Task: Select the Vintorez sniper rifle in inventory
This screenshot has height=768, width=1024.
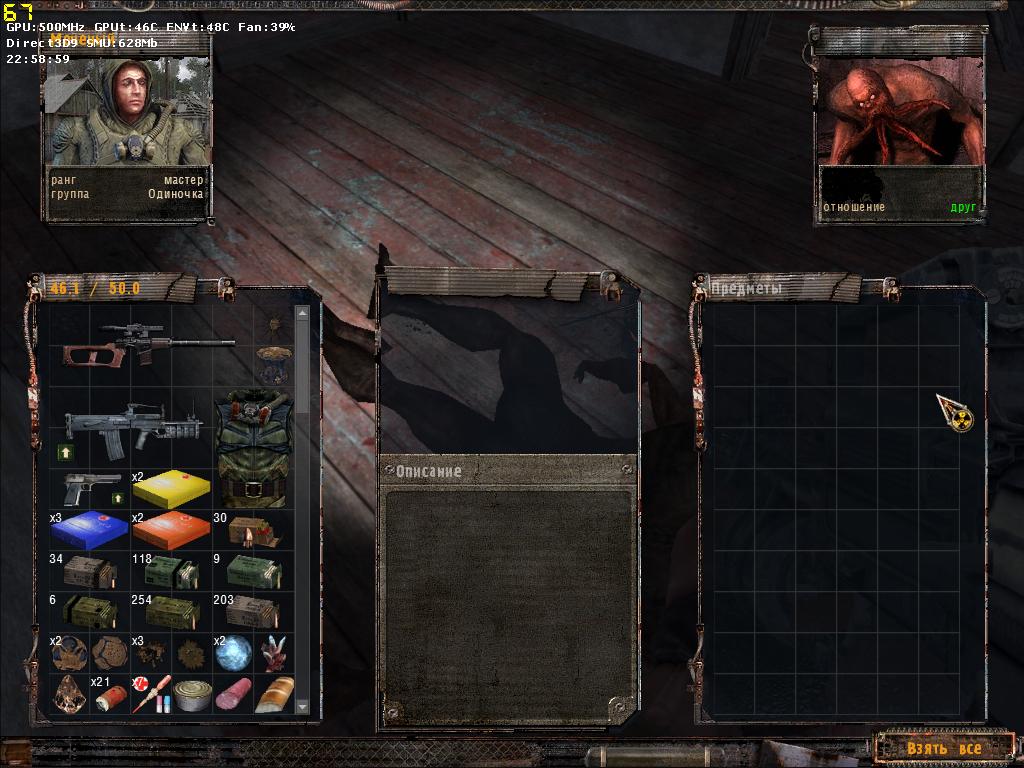Action: tap(148, 344)
